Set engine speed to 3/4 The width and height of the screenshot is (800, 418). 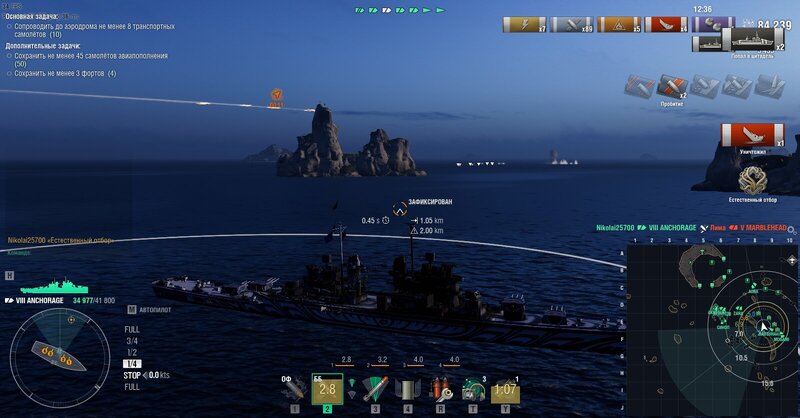click(x=132, y=341)
